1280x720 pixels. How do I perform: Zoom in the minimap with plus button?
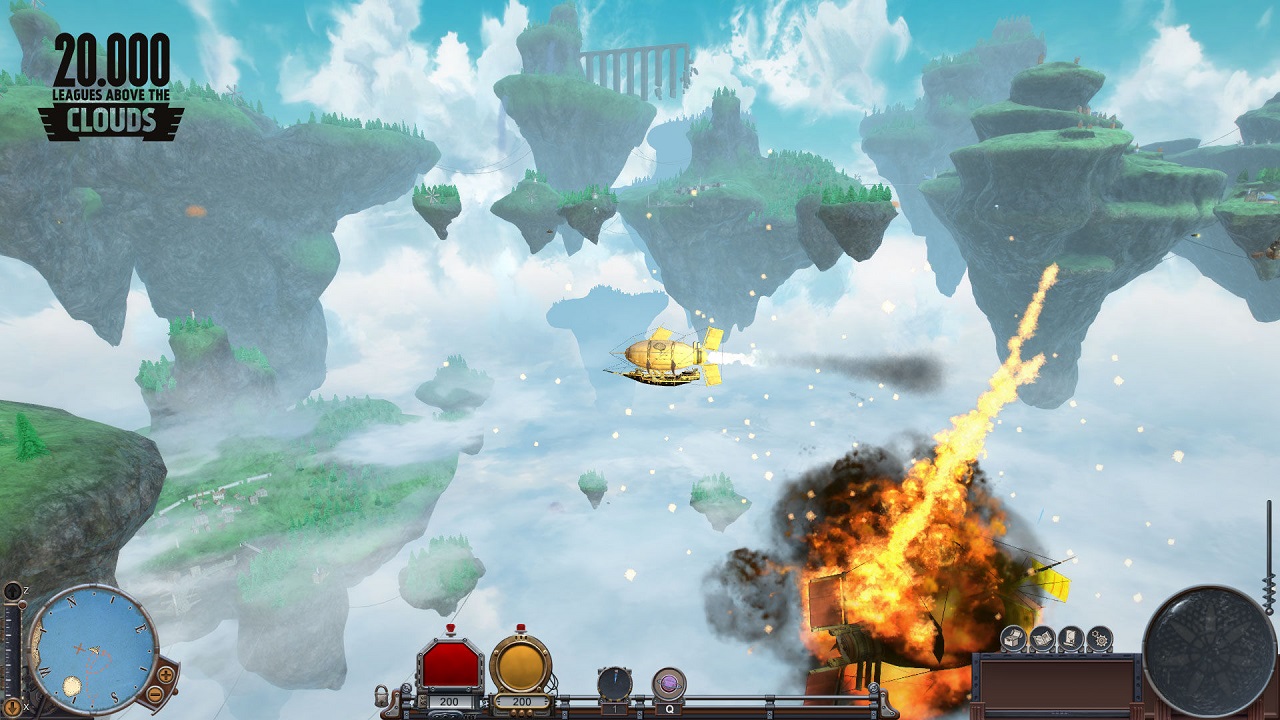coord(166,674)
